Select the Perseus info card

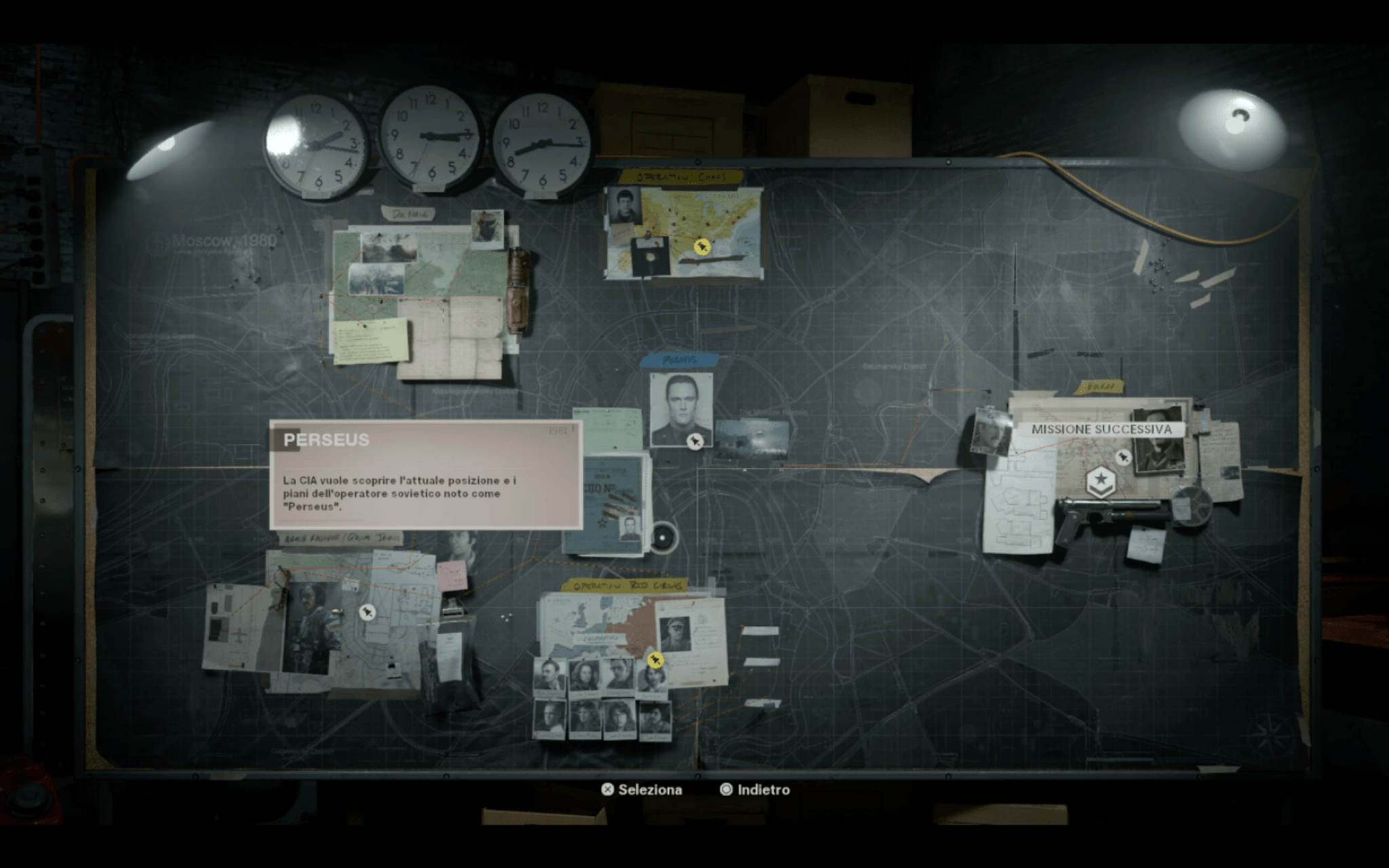[426, 475]
